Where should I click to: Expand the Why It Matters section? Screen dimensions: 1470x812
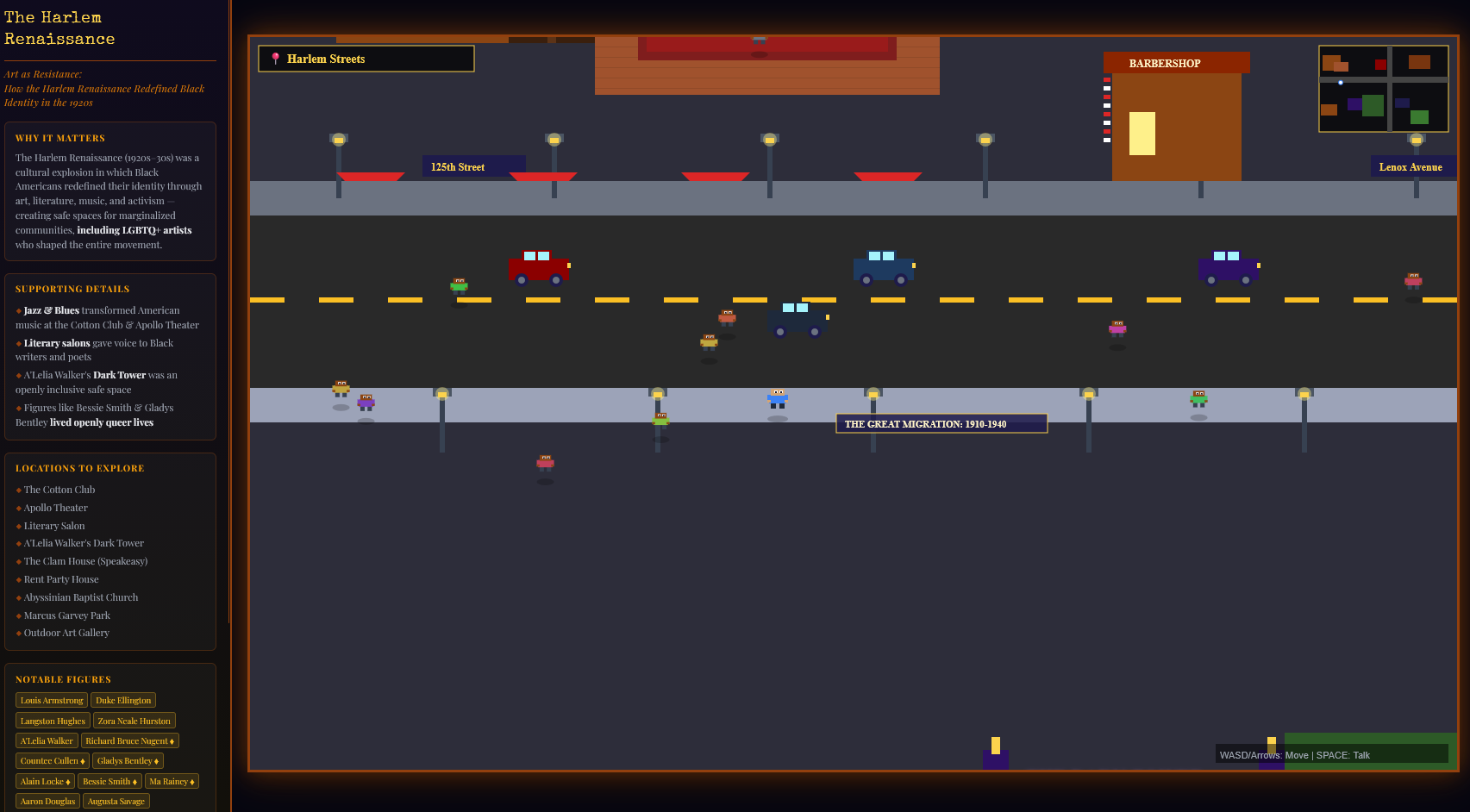(x=59, y=138)
